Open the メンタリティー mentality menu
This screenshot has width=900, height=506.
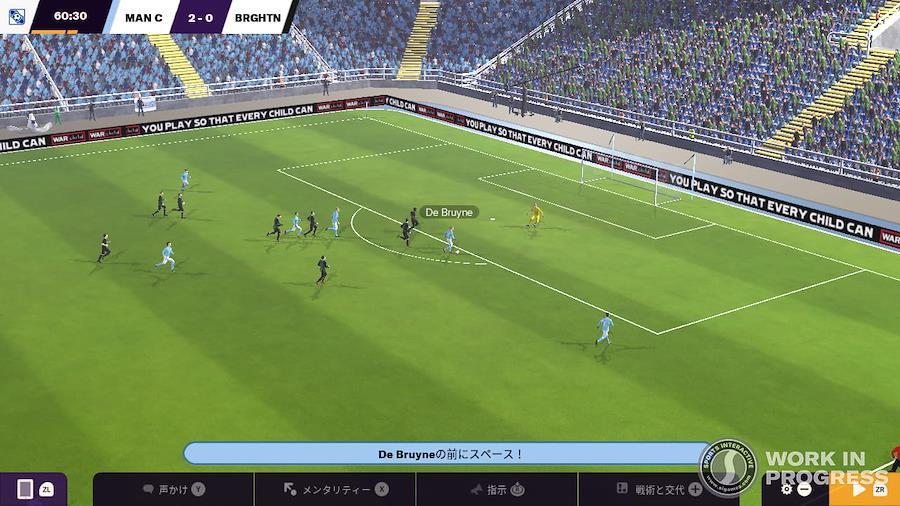pyautogui.click(x=335, y=489)
